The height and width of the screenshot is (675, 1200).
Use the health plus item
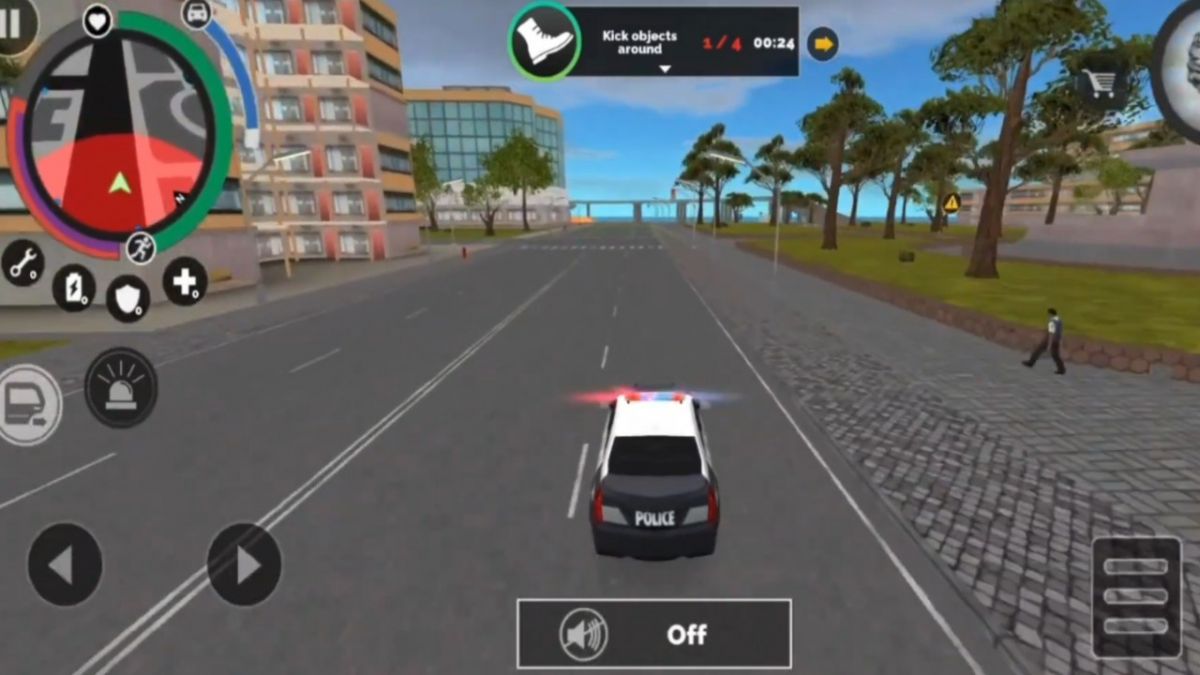click(x=185, y=281)
